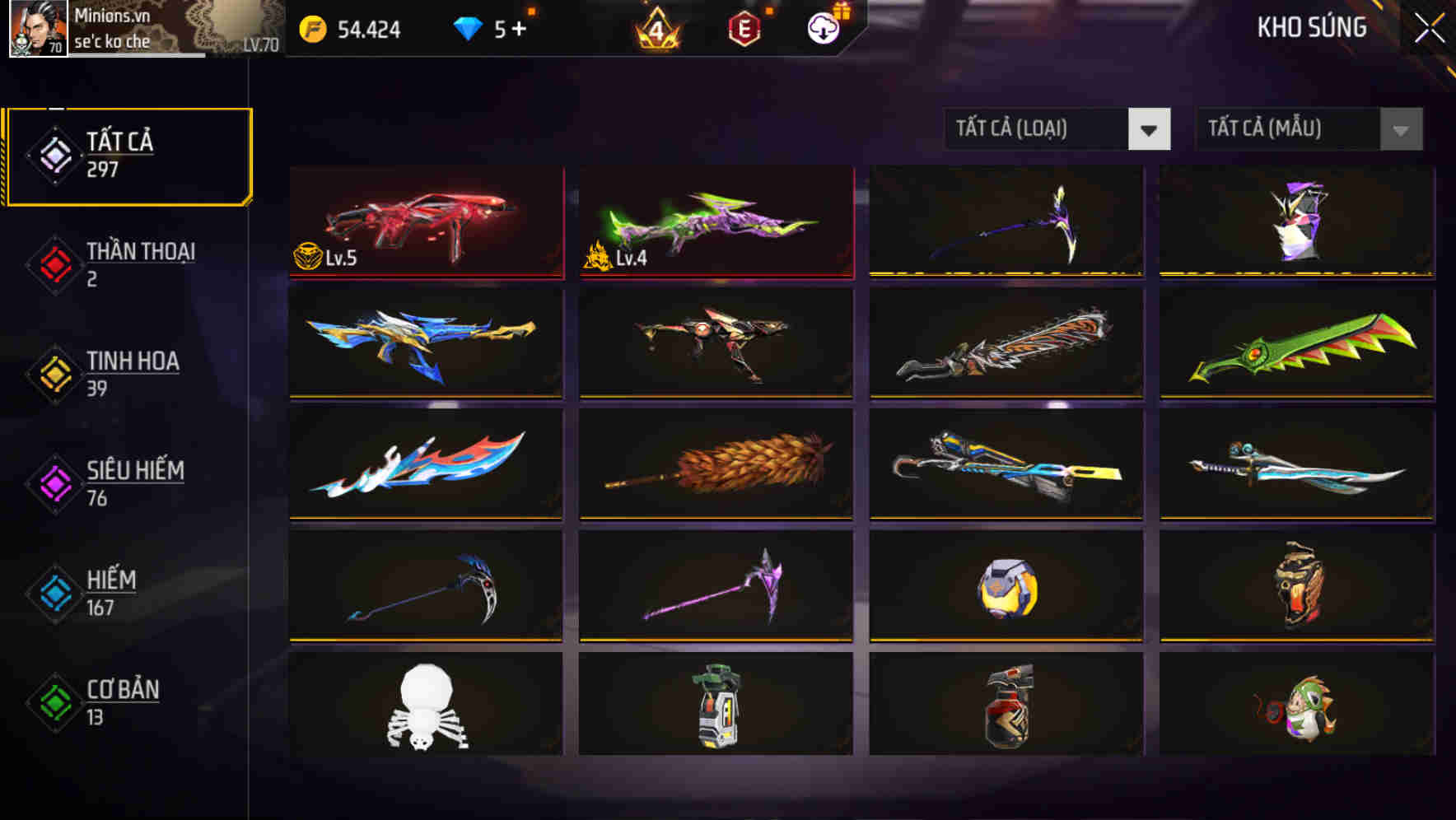Select the orange chainsaw weapon skin
The image size is (1456, 820).
(1006, 343)
